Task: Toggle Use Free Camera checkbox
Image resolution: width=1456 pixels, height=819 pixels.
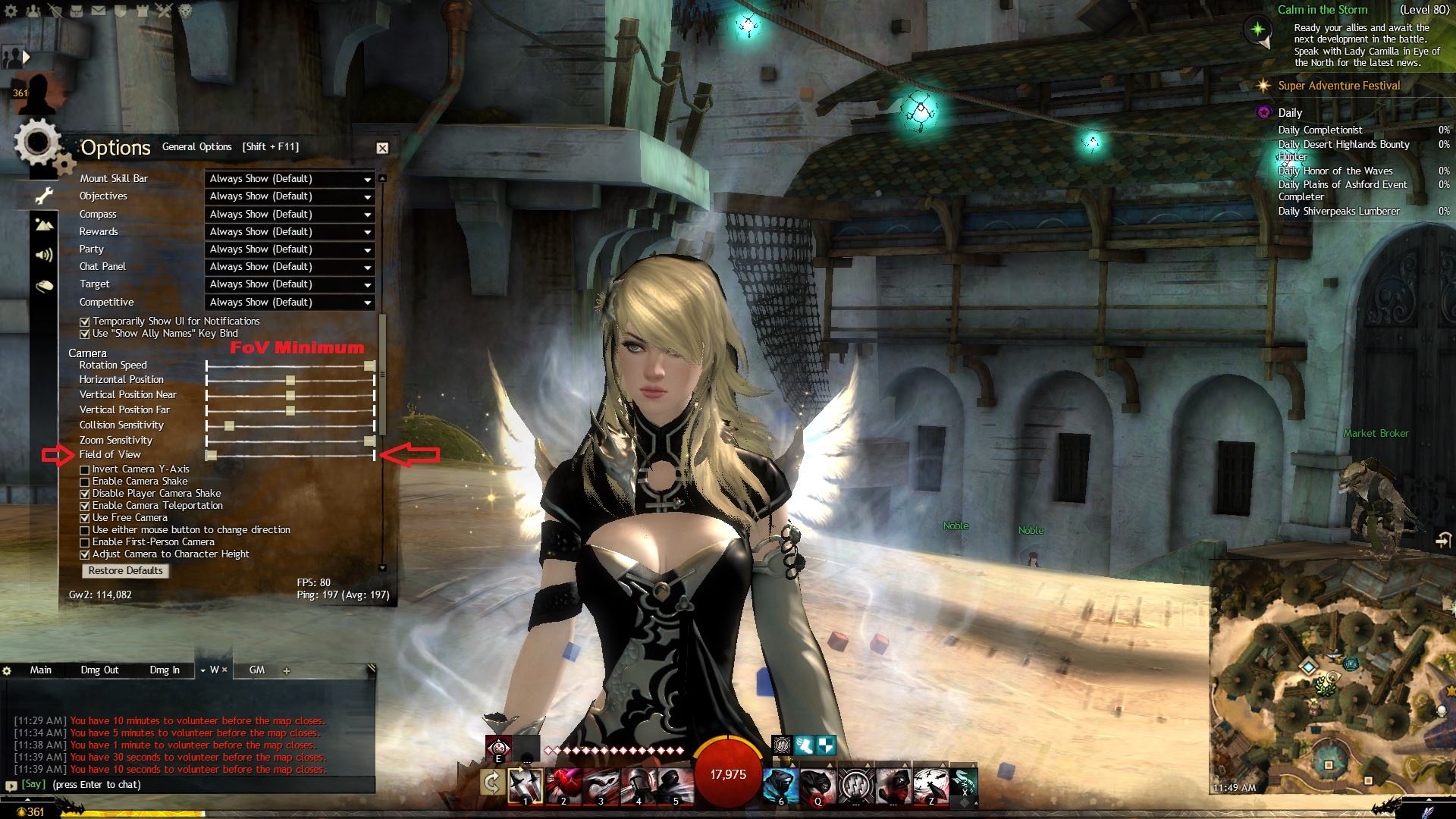Action: (85, 518)
